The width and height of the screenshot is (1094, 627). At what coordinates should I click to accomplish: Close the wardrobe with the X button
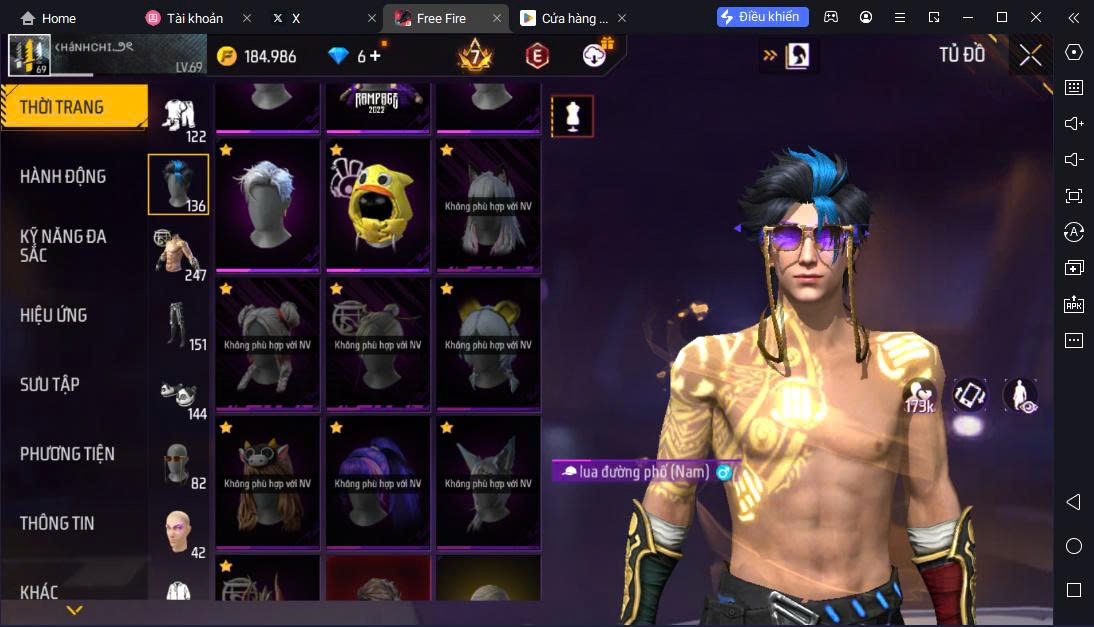pyautogui.click(x=1030, y=55)
